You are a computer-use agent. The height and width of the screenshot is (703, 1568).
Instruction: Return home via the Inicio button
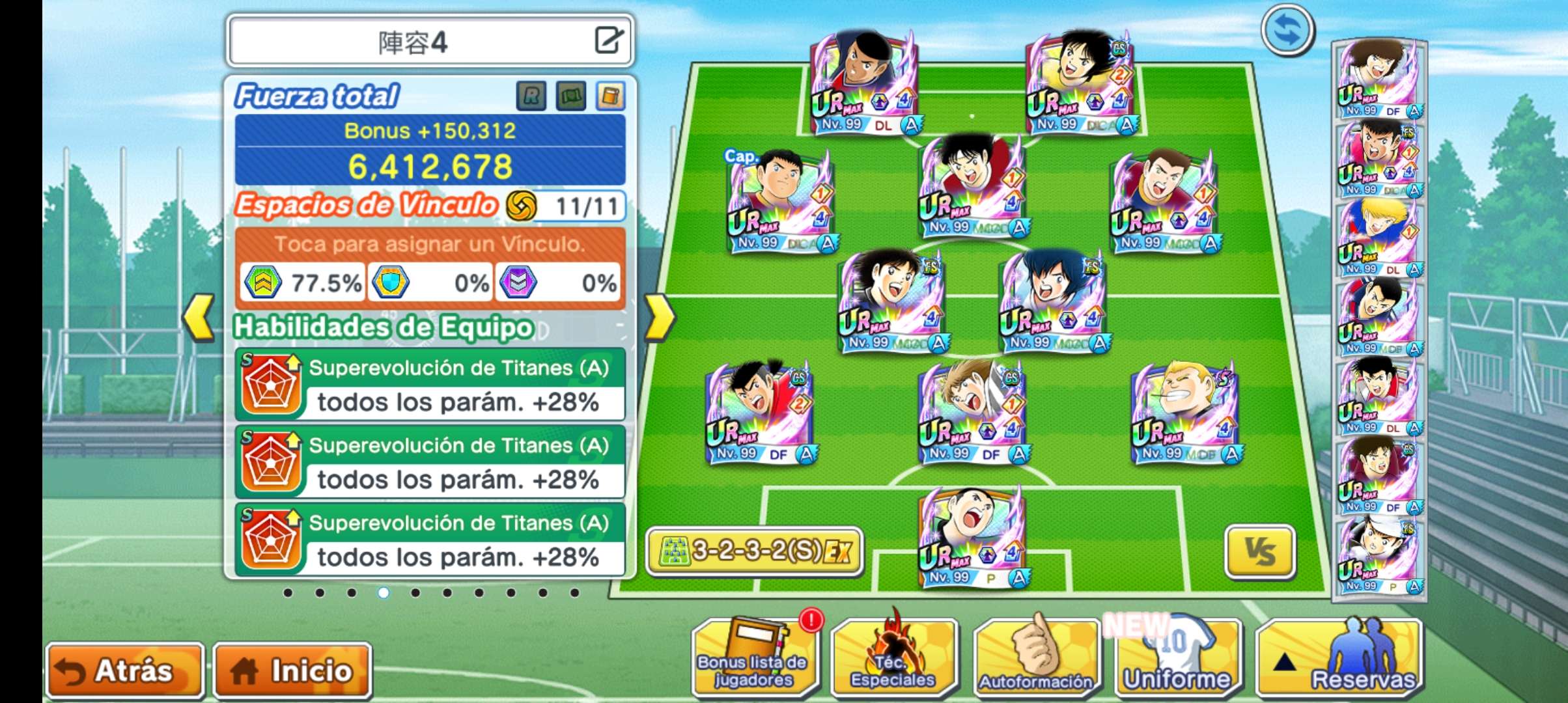[292, 670]
